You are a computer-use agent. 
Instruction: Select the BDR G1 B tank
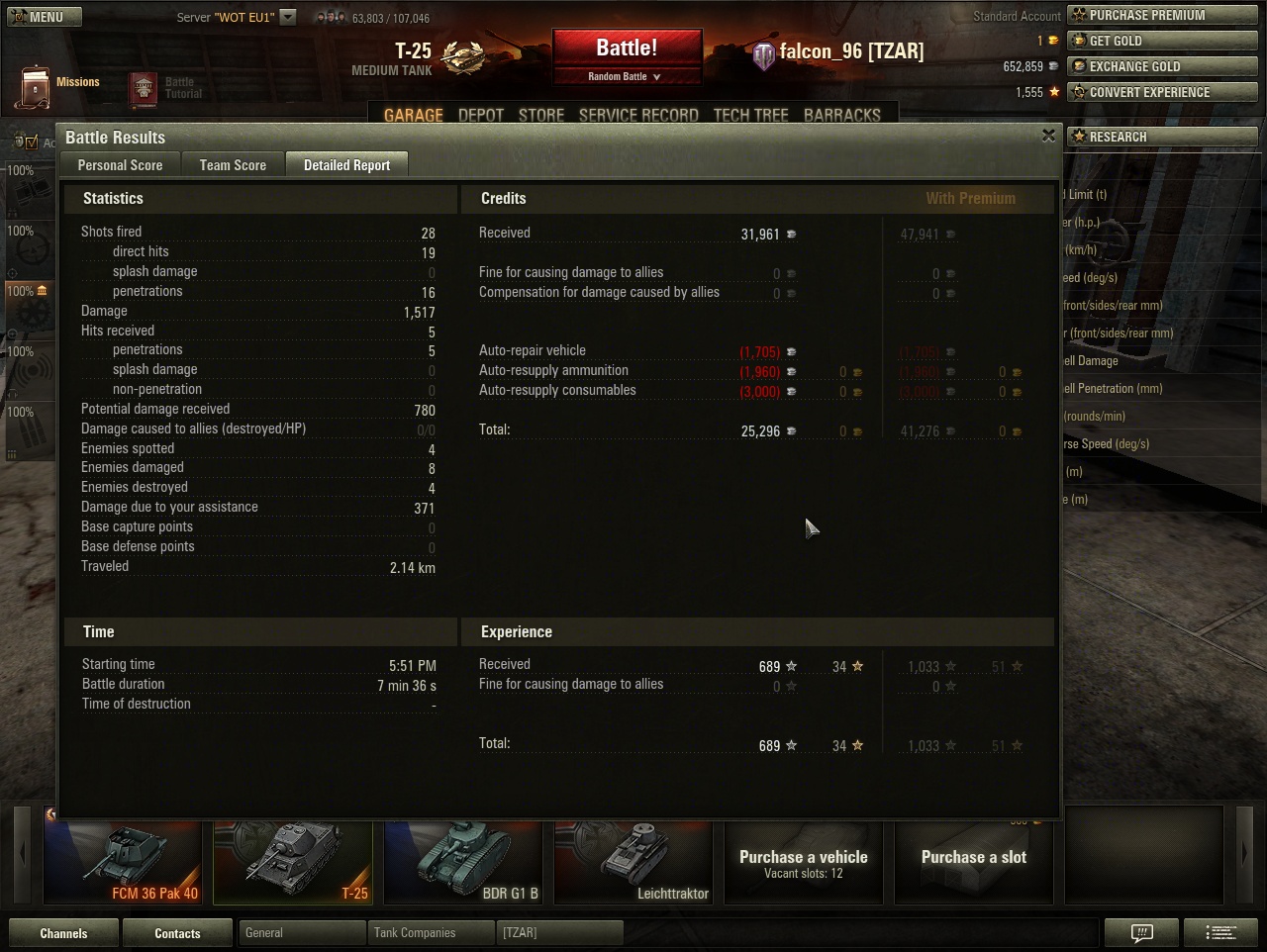463,862
